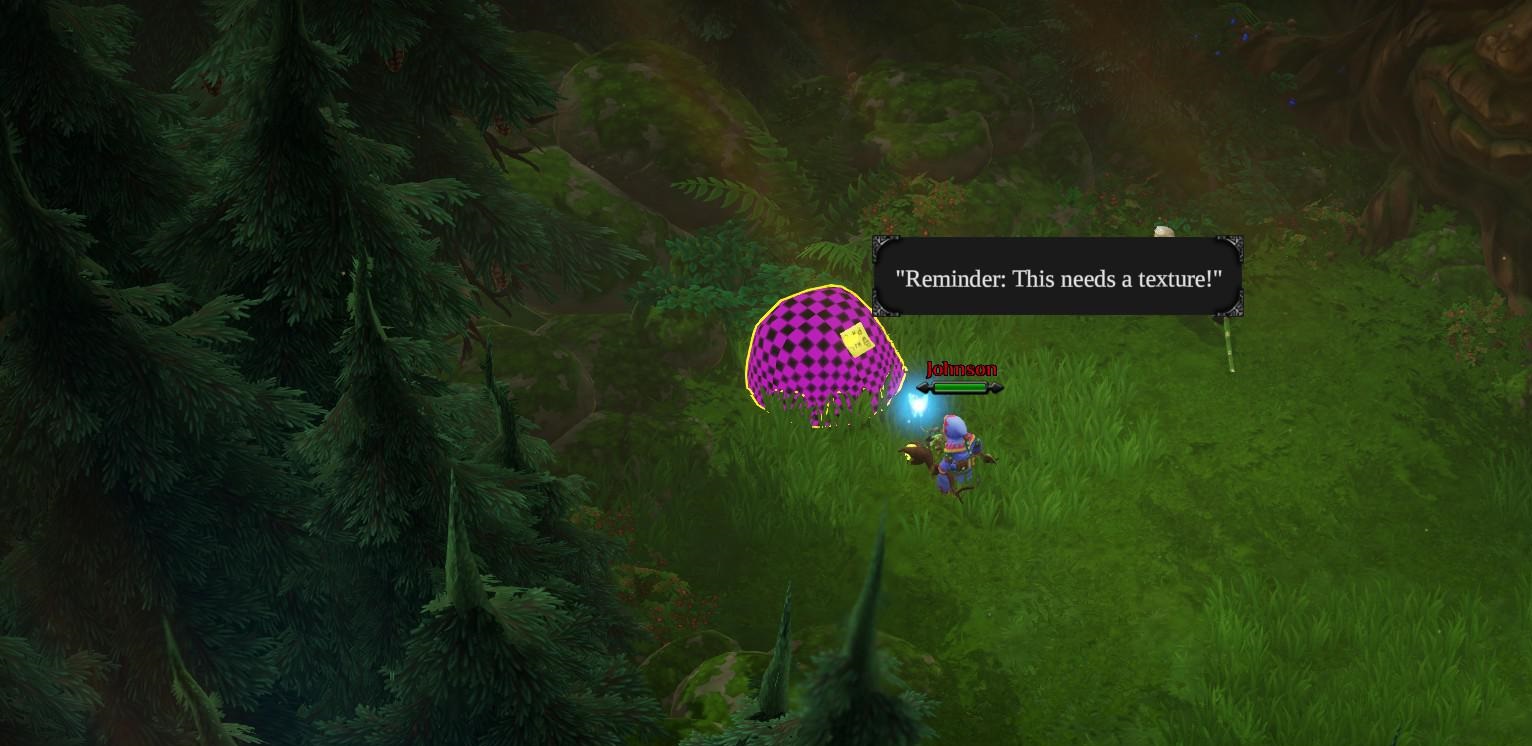The image size is (1532, 746).
Task: Select the yellow sticky note on the dome
Action: [x=856, y=339]
